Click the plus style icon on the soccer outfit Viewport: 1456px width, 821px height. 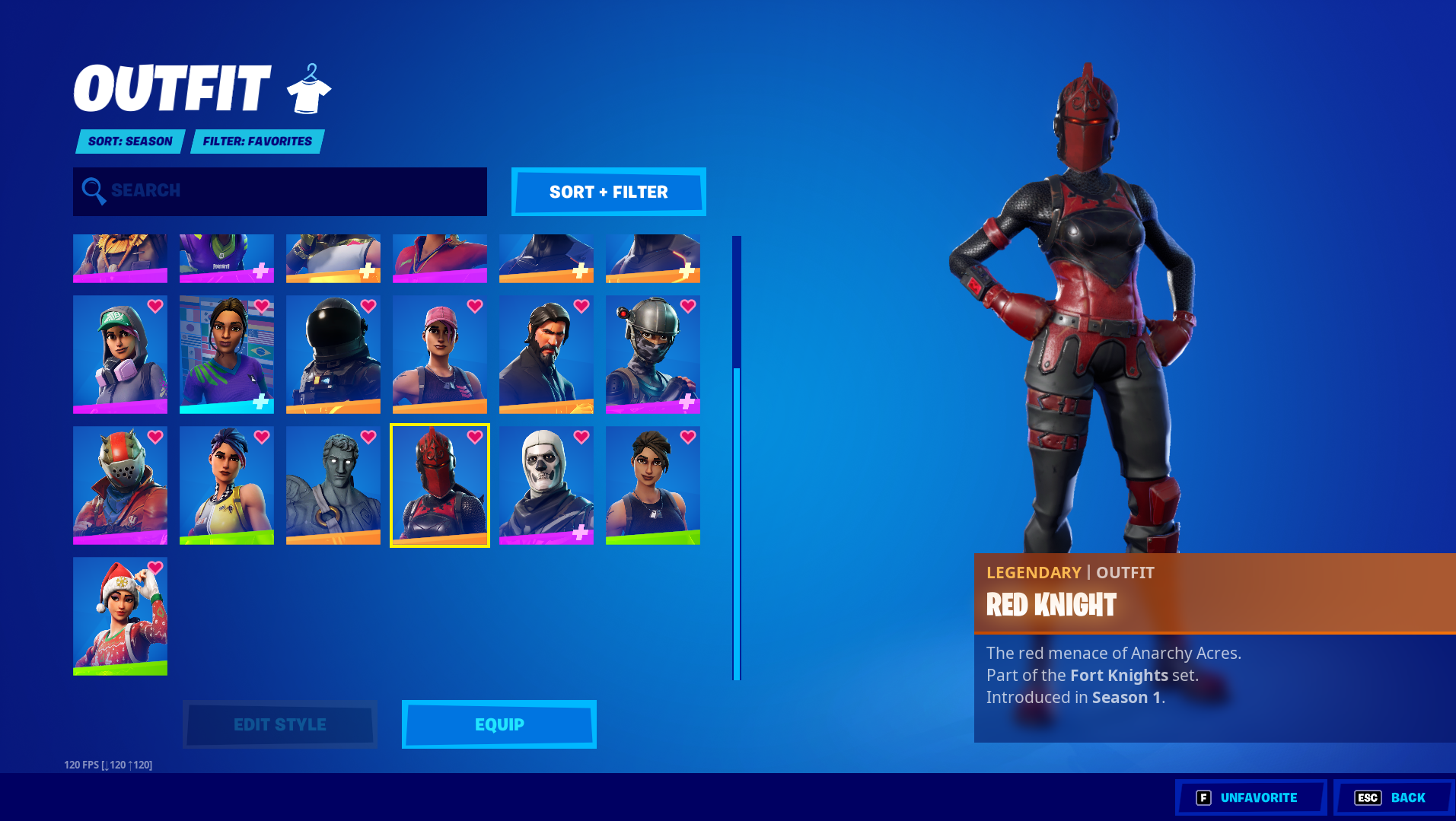[262, 399]
